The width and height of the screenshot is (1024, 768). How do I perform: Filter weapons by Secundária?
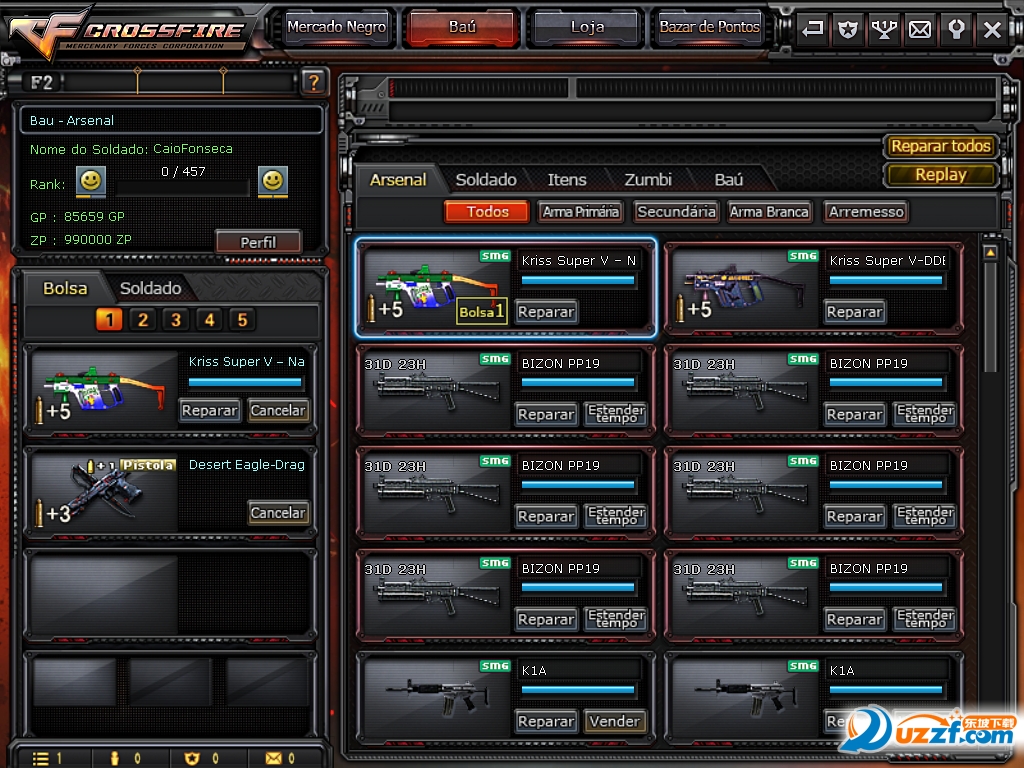click(676, 212)
